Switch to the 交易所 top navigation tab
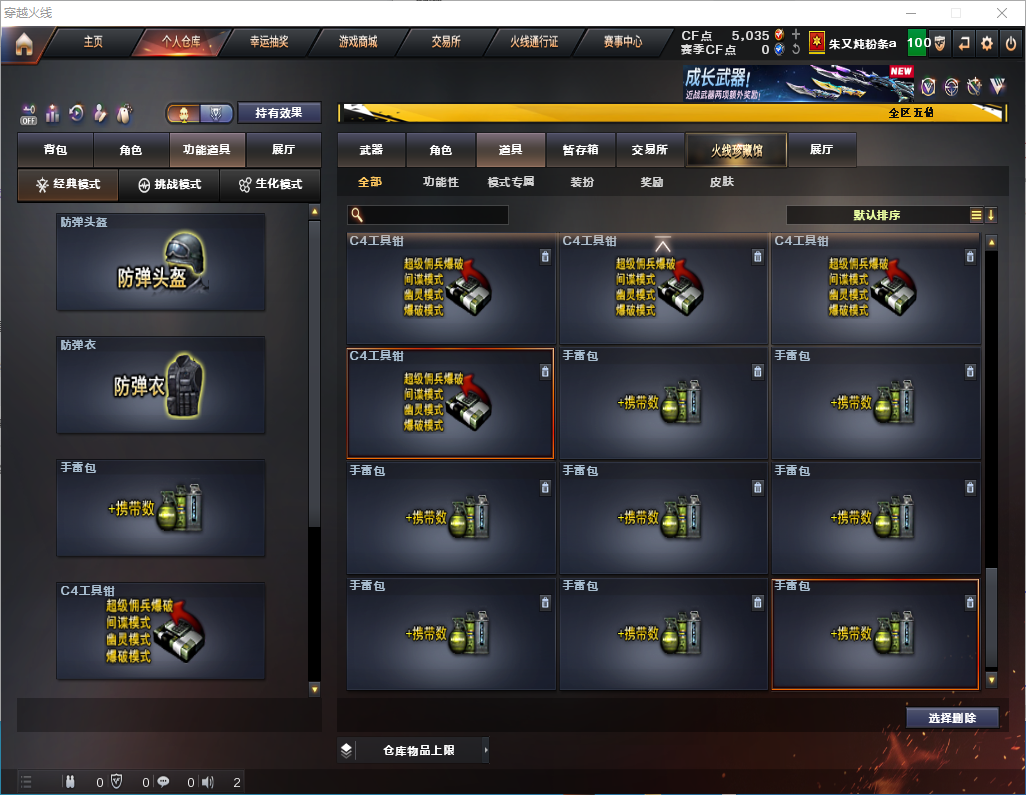 (446, 42)
